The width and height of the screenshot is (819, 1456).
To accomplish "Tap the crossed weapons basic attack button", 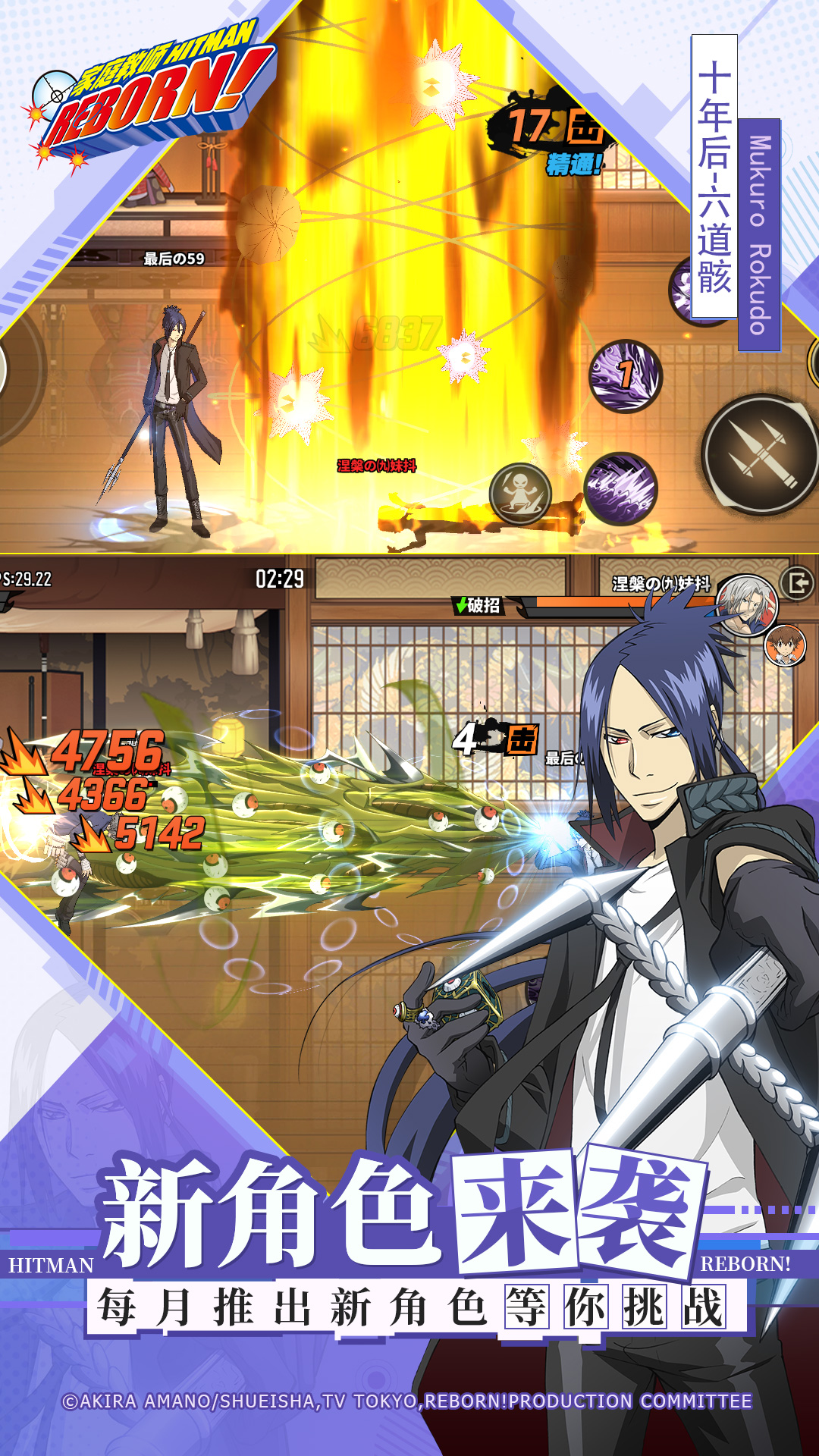I will click(x=761, y=454).
